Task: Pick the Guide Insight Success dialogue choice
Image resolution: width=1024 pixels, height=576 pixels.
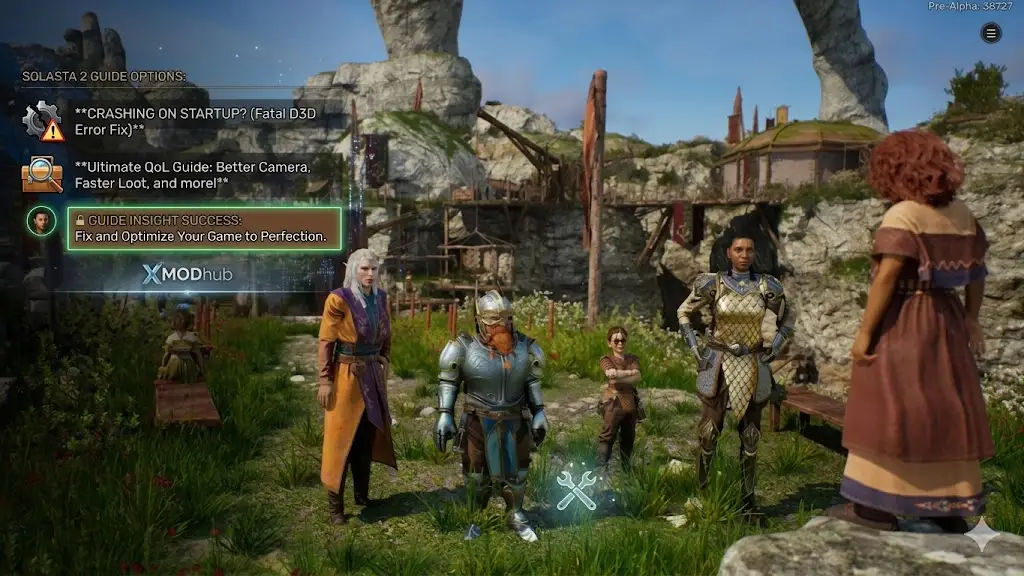Action: coord(204,228)
